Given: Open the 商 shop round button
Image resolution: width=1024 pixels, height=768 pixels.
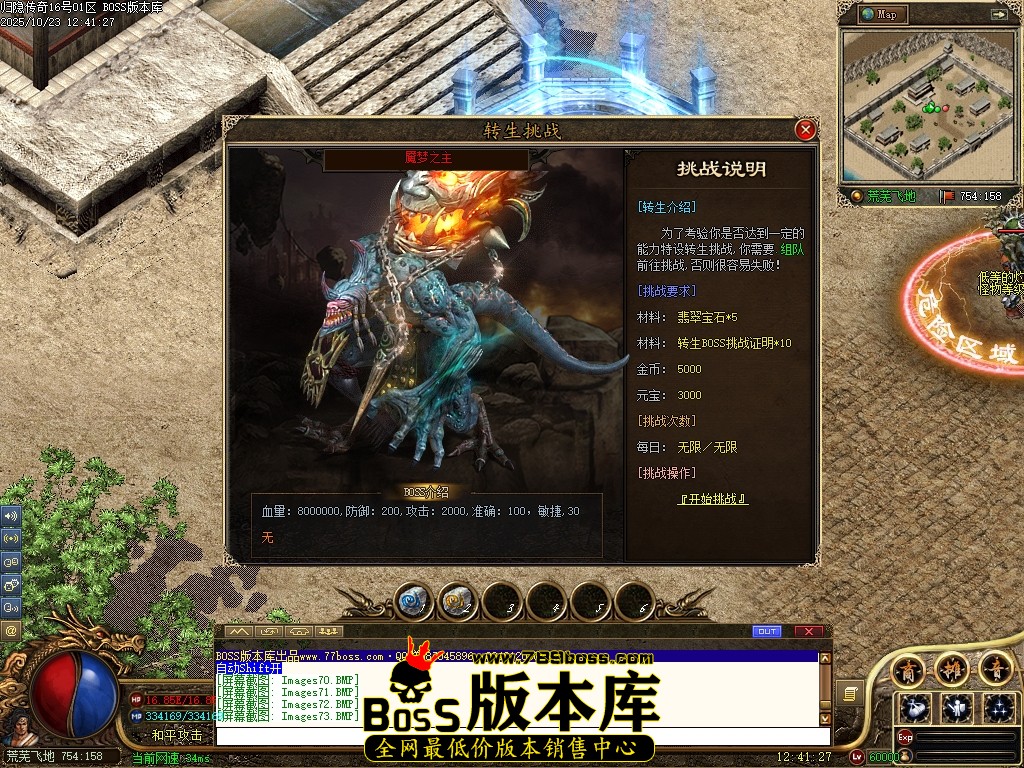Looking at the screenshot, I should click(907, 668).
